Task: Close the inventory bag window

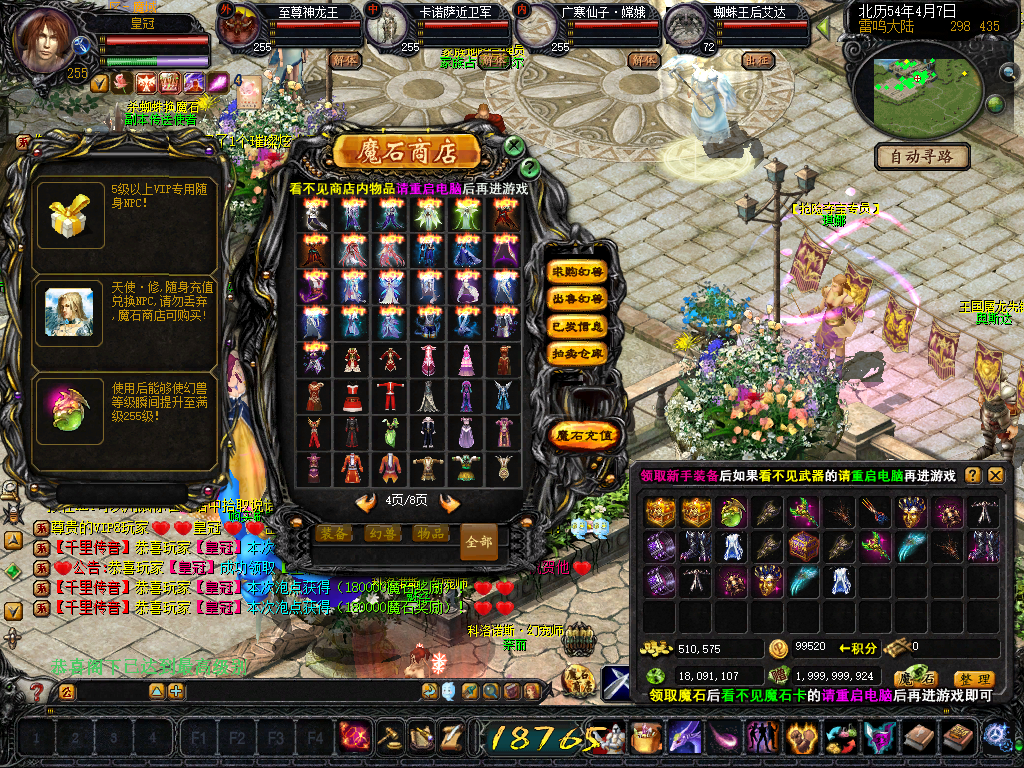Action: coord(995,476)
